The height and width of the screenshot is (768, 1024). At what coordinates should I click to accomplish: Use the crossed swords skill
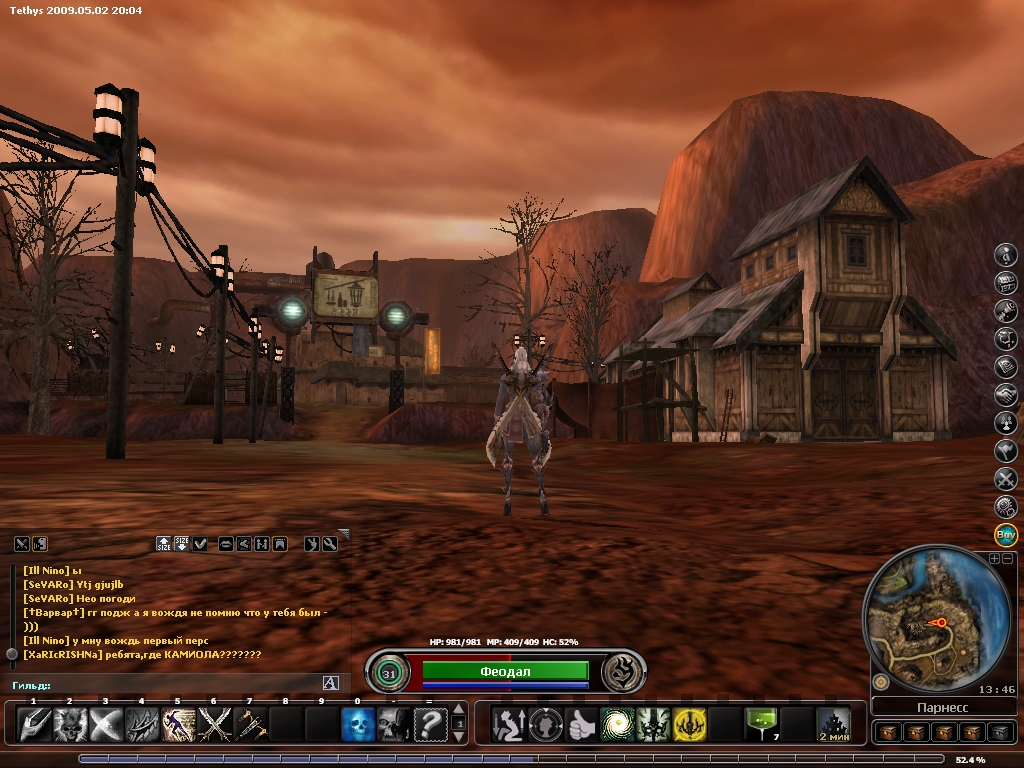tap(214, 724)
